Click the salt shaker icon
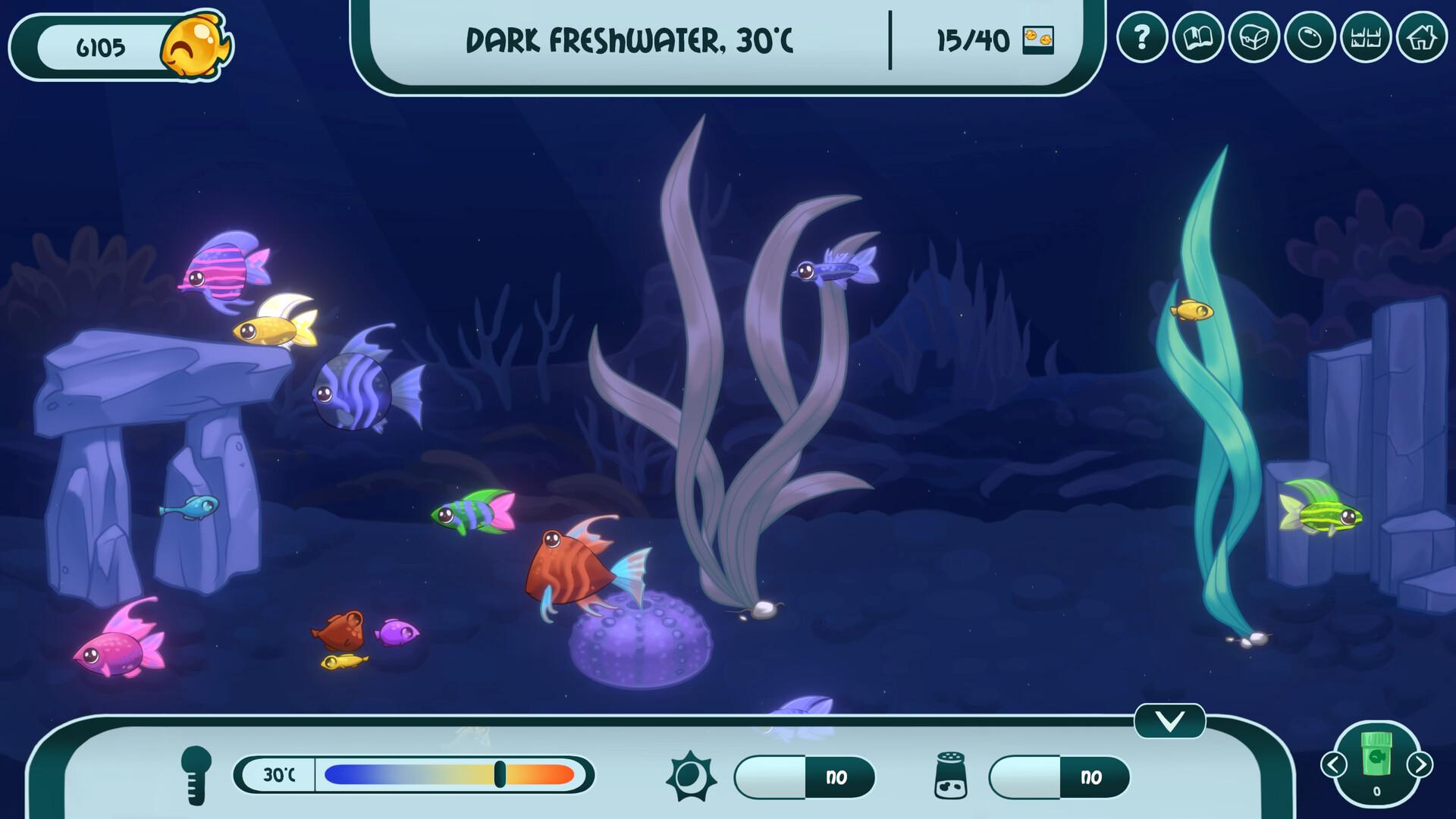The width and height of the screenshot is (1456, 819). coord(951,775)
